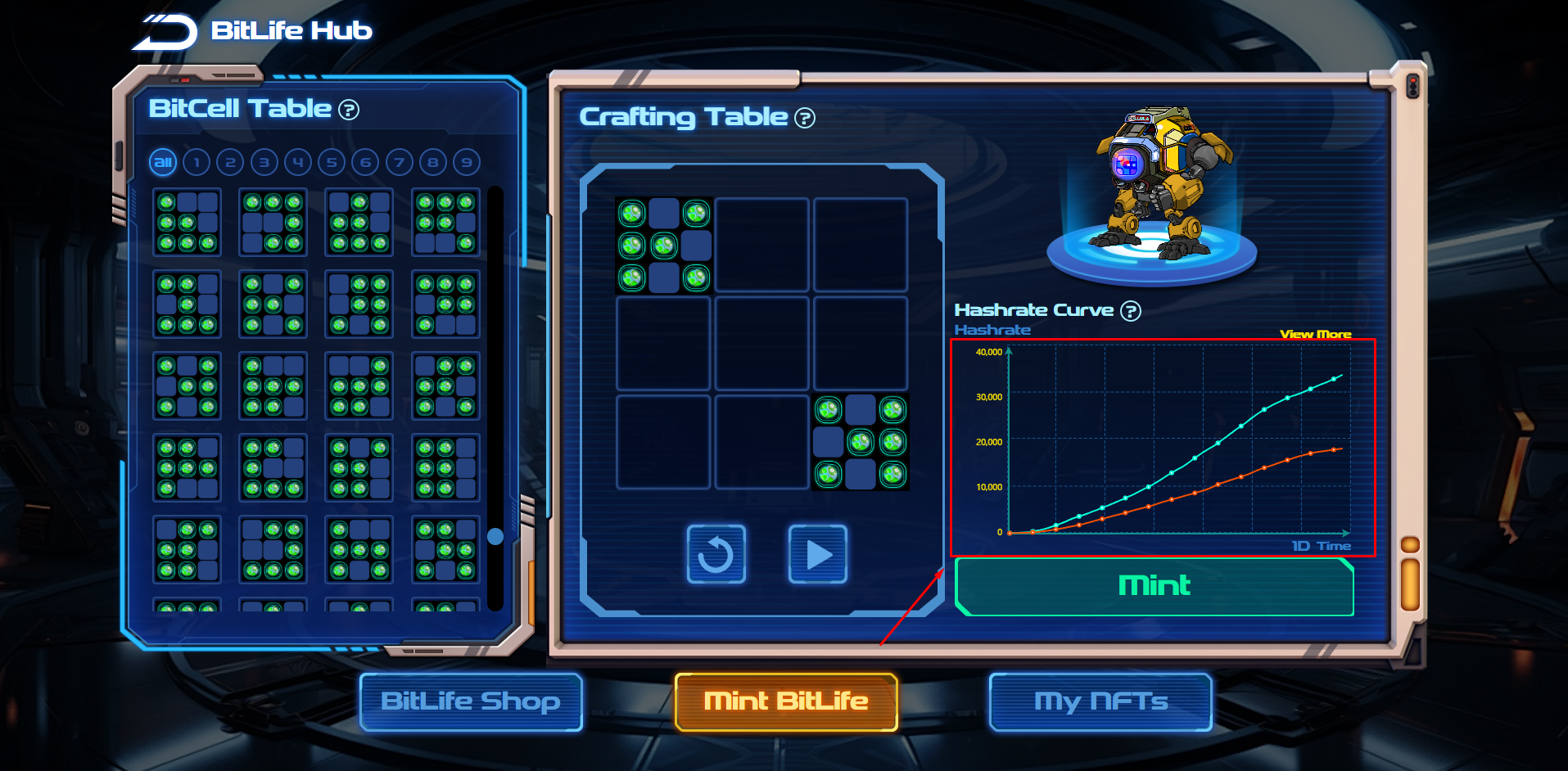Click the BitCell Table scrollbar handle
1568x771 pixels.
(x=495, y=536)
